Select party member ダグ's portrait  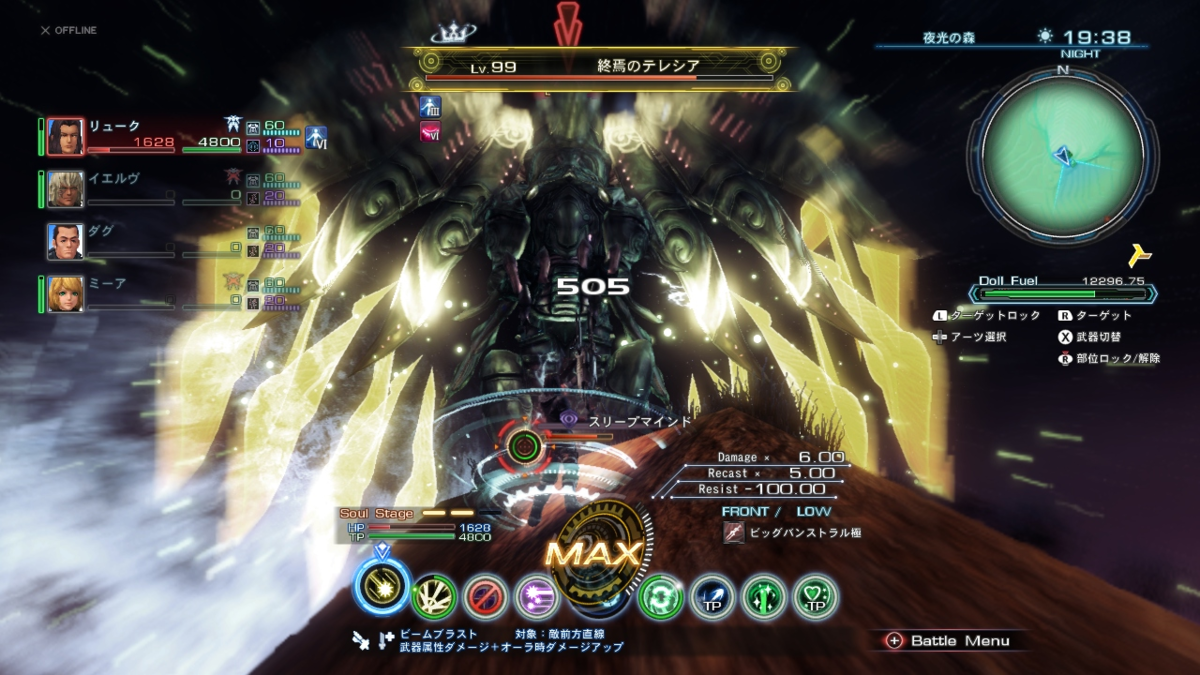pyautogui.click(x=65, y=241)
